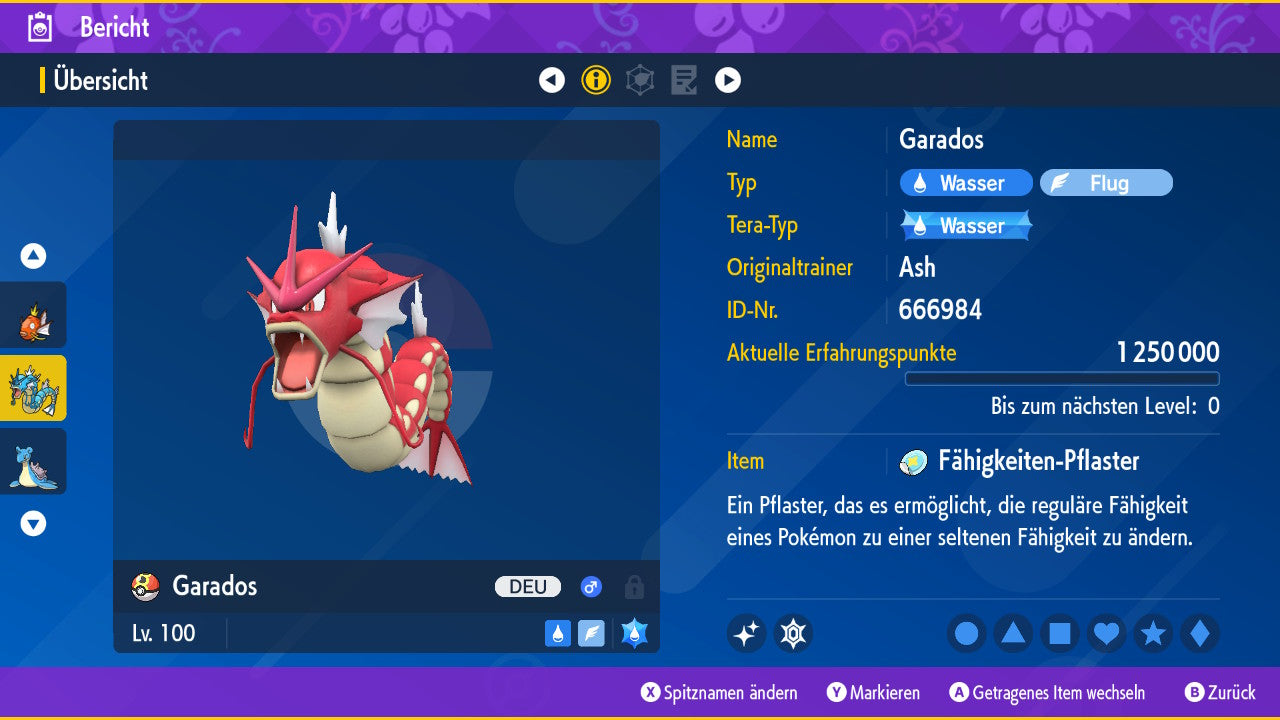Open the notes and ribbons tab

point(684,80)
